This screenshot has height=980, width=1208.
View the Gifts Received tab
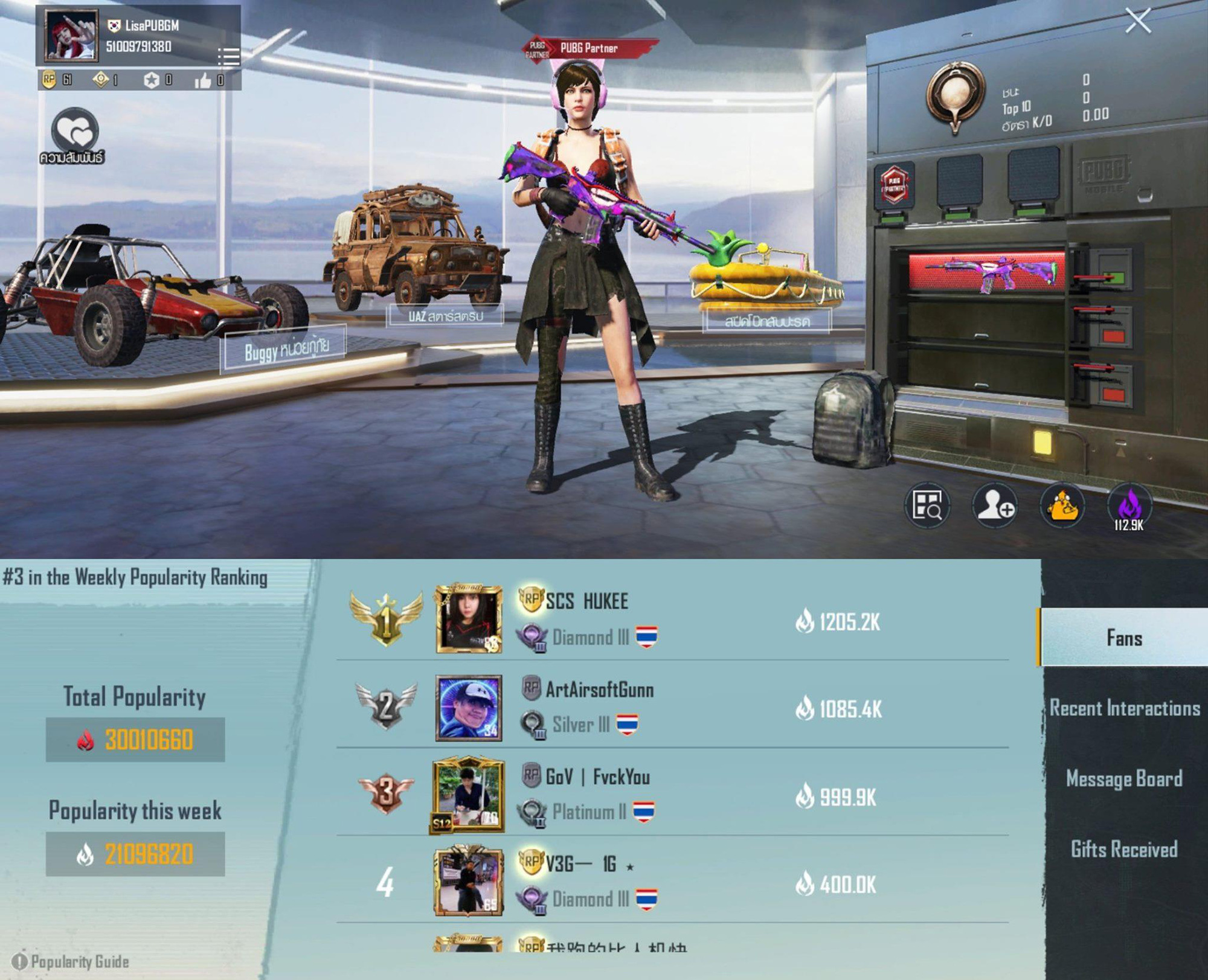1123,849
